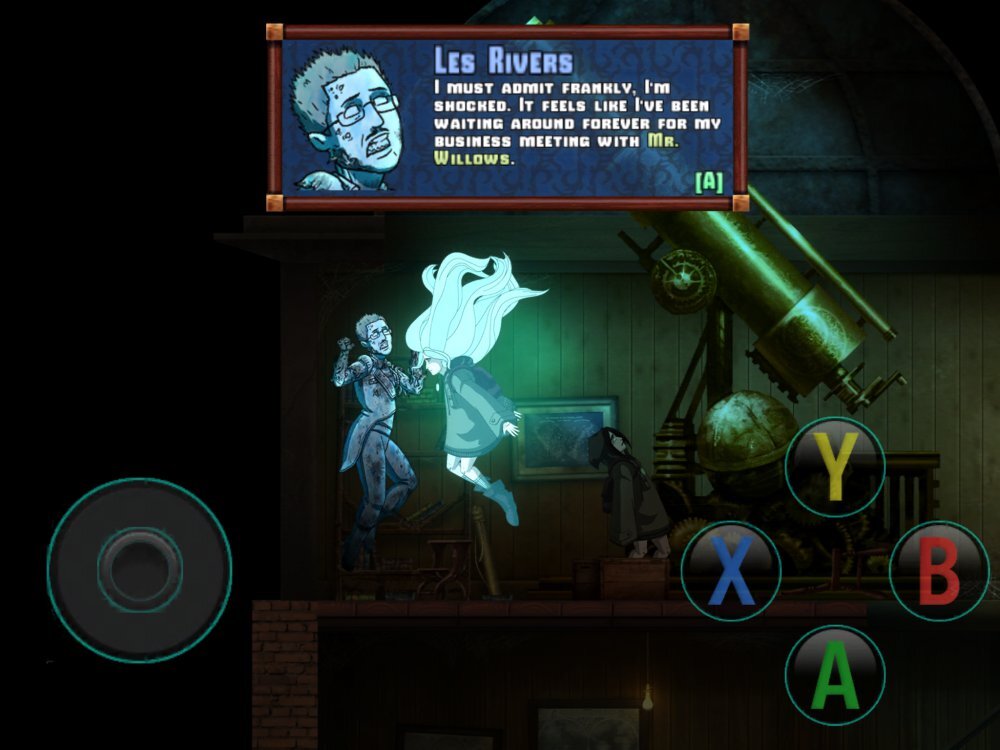Image resolution: width=1000 pixels, height=750 pixels.
Task: Tap the green A touch button
Action: tap(834, 675)
